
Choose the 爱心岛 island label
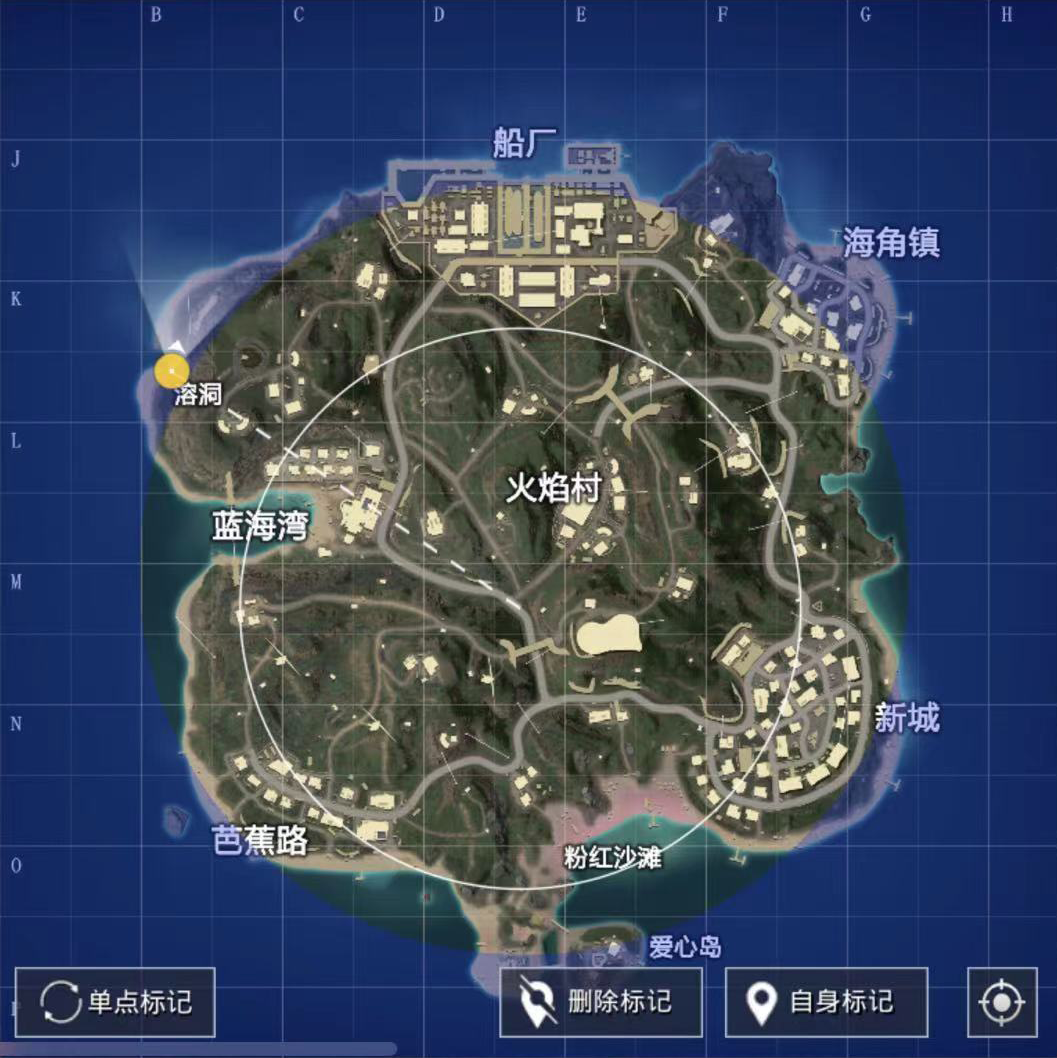685,946
